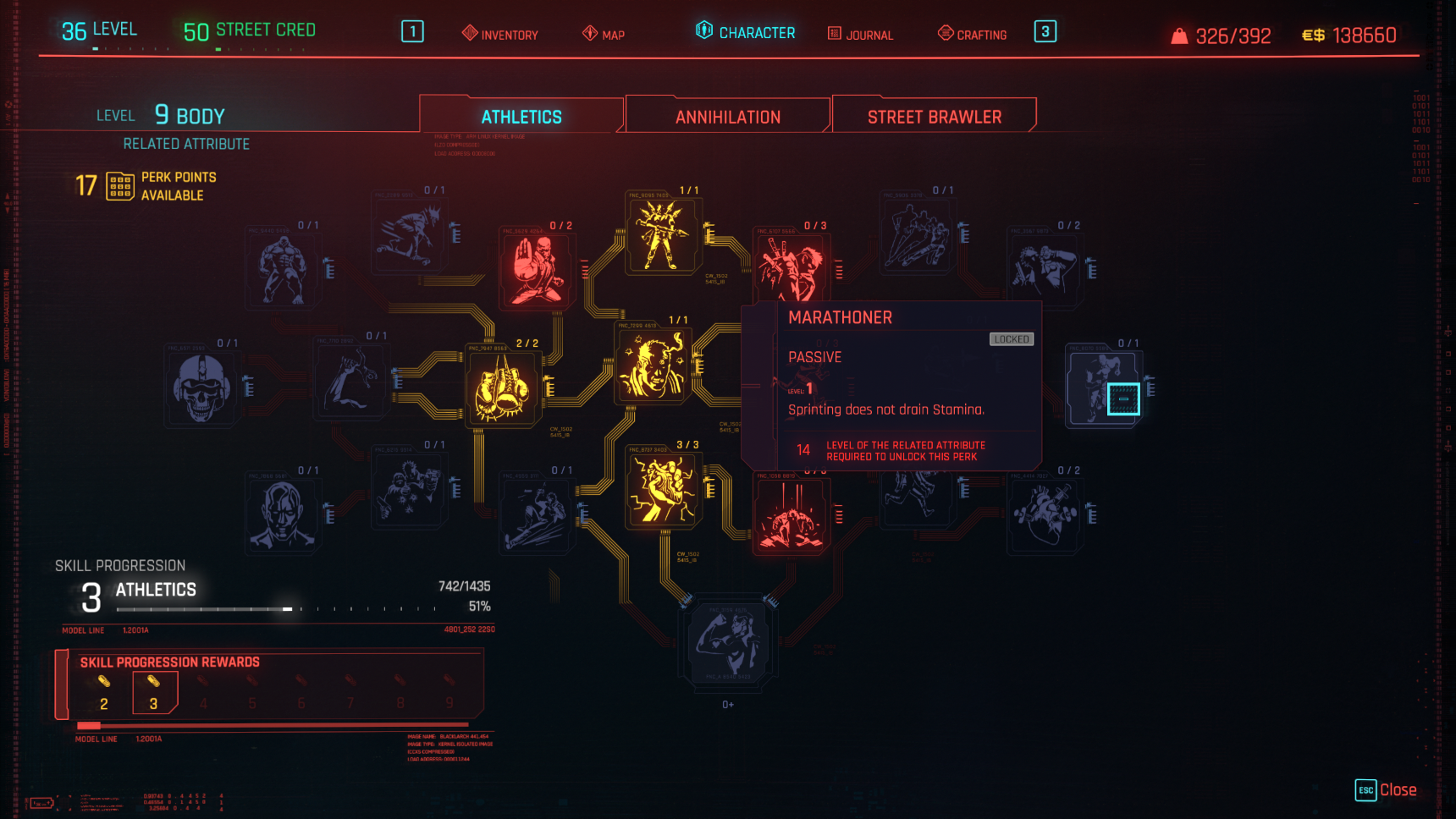Viewport: 1456px width, 819px height.
Task: Select the anatomical heart perk
Action: pyautogui.click(x=1045, y=514)
